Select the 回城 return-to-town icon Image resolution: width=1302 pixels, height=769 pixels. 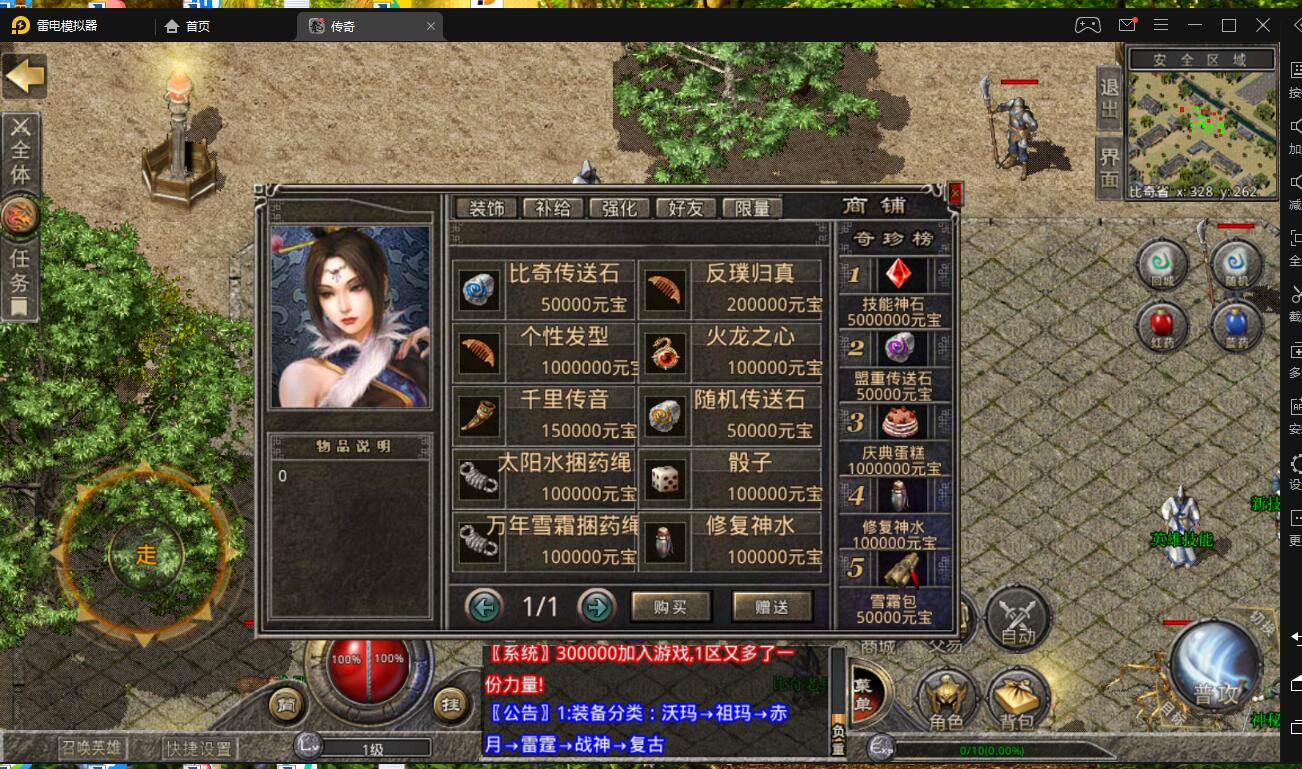tap(1161, 264)
